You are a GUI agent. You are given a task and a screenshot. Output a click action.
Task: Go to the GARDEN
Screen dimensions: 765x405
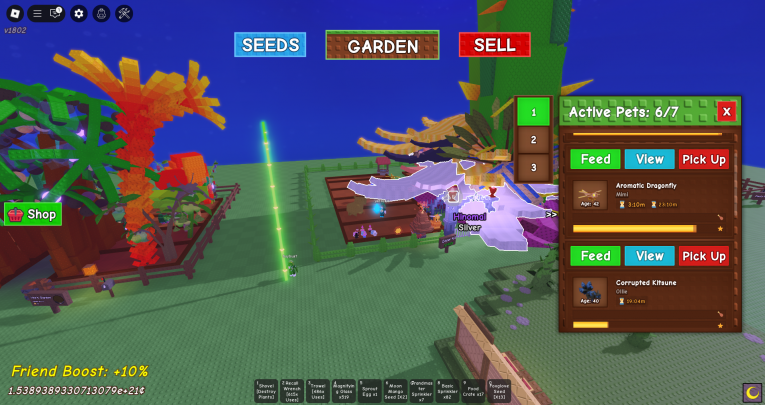(x=382, y=45)
